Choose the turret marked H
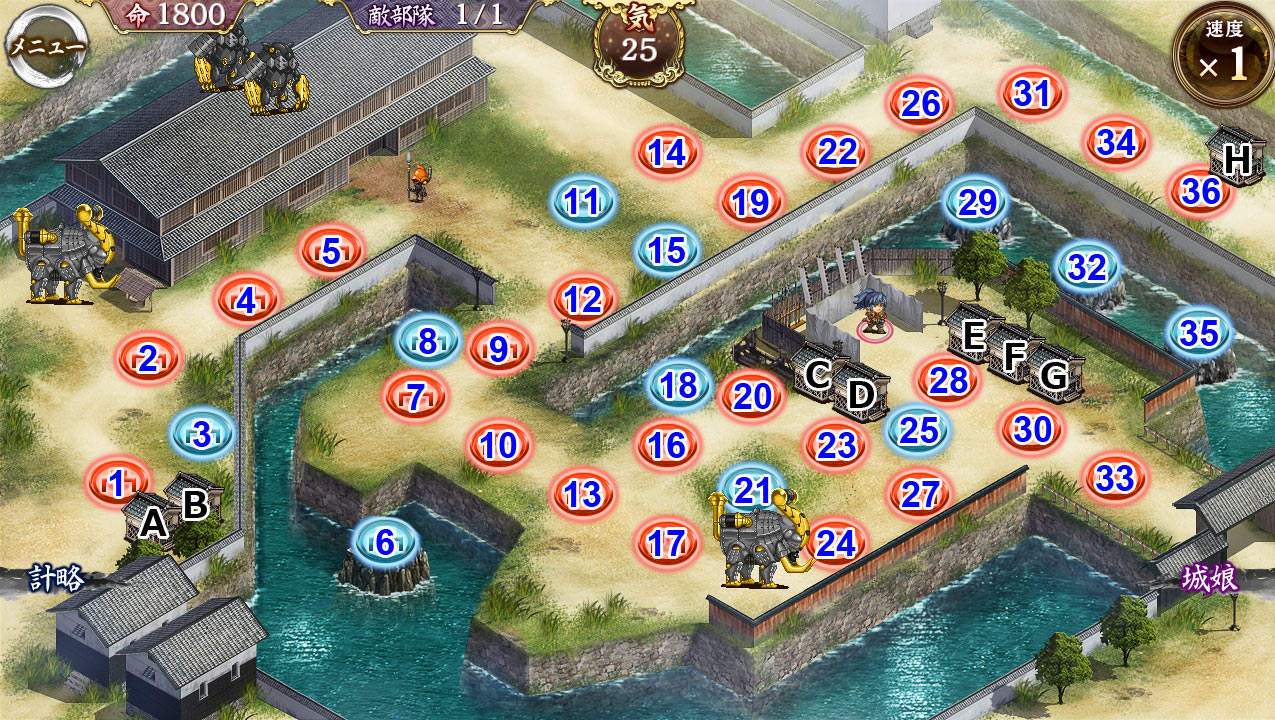The image size is (1275, 720). pos(1236,158)
